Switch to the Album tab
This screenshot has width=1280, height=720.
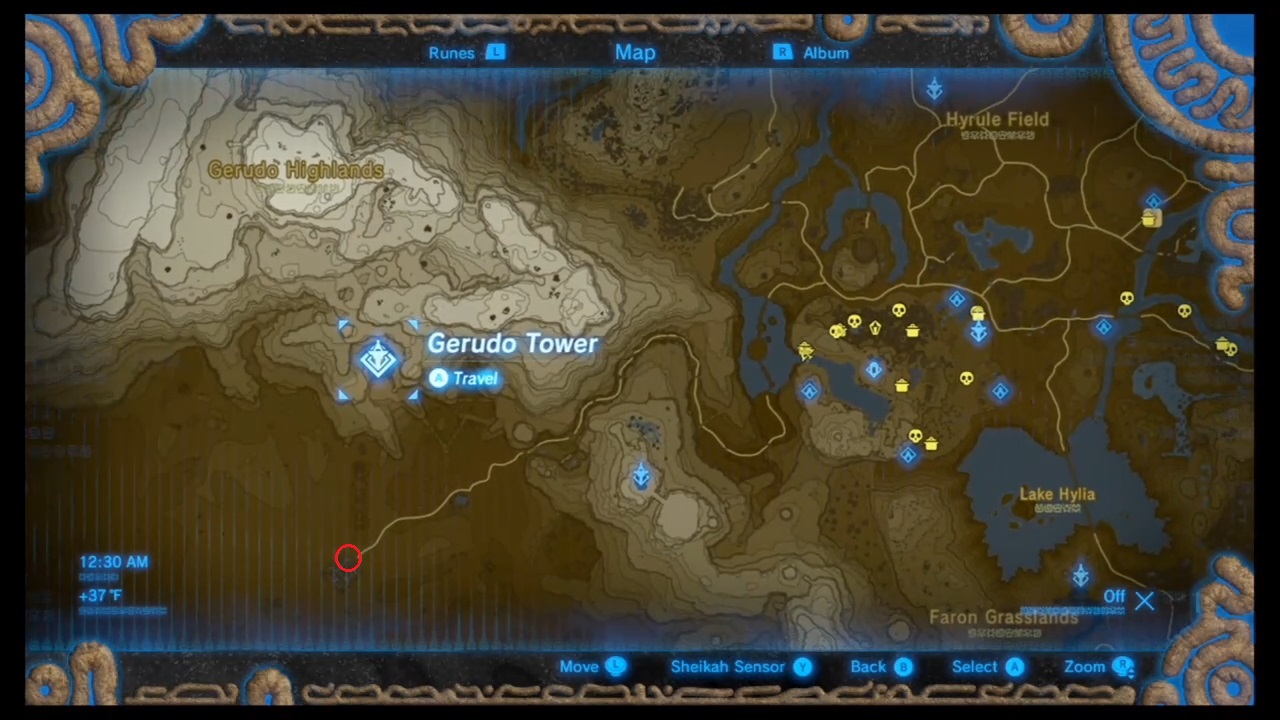coord(826,52)
